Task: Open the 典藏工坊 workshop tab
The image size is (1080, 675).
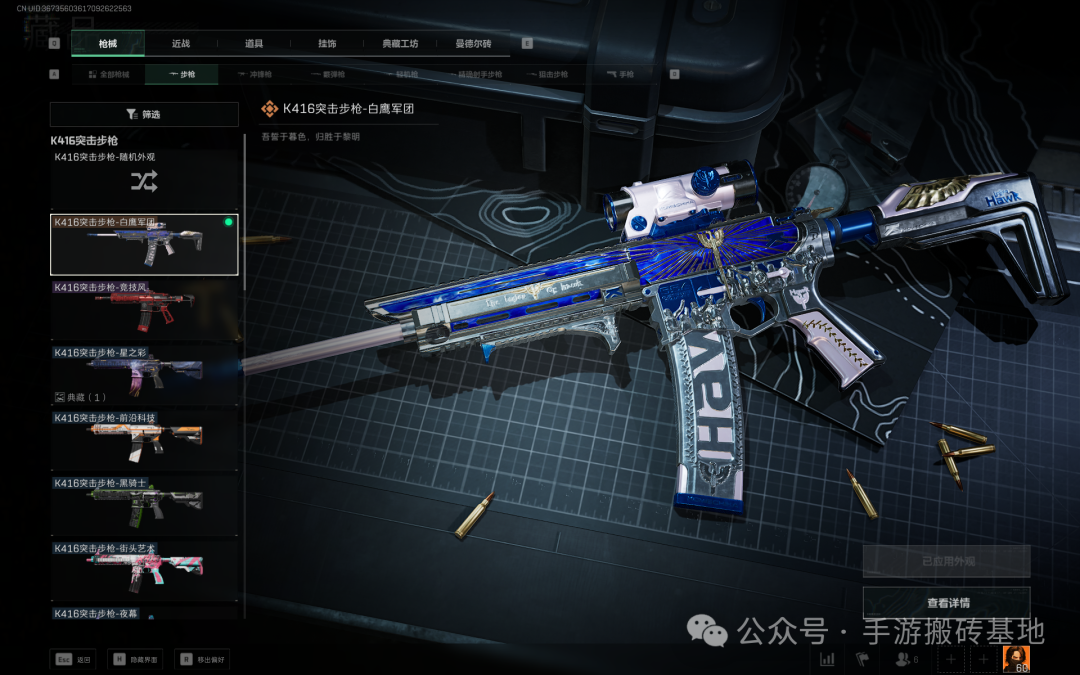Action: coord(400,44)
